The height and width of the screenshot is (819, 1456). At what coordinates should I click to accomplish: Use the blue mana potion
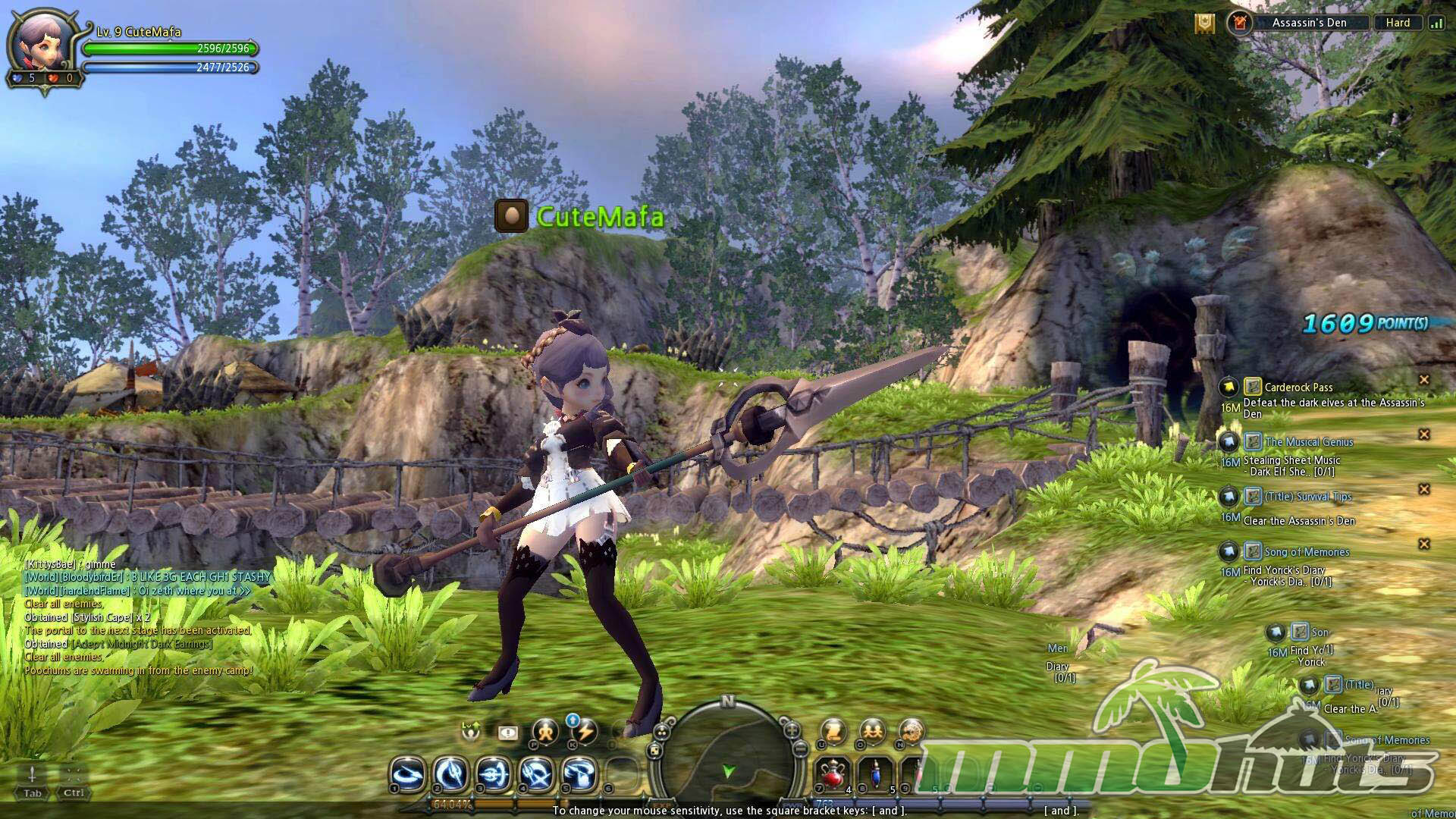click(x=877, y=774)
